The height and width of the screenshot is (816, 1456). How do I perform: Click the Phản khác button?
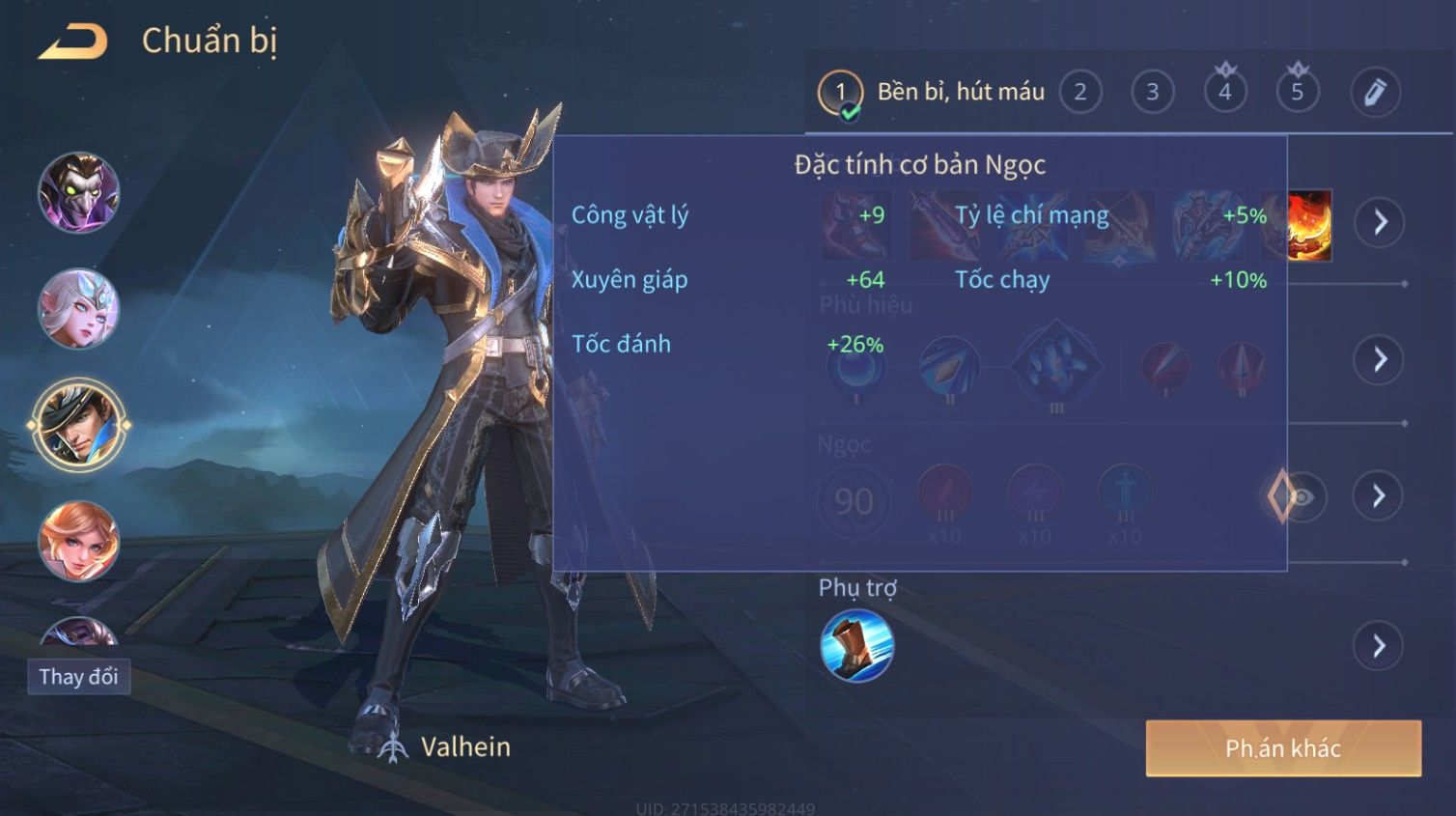tap(1283, 748)
